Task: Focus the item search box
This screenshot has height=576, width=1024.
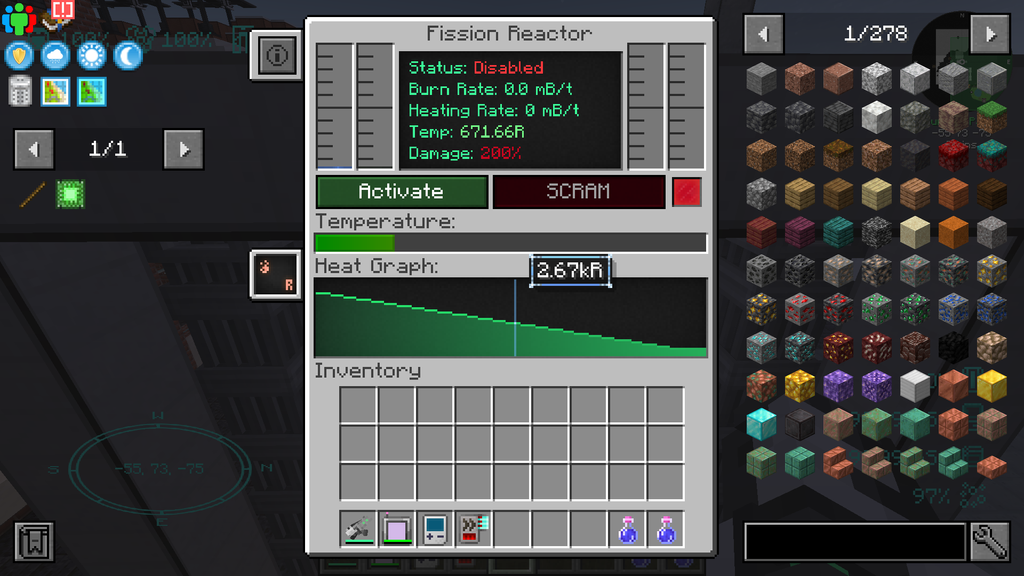Action: (x=854, y=541)
